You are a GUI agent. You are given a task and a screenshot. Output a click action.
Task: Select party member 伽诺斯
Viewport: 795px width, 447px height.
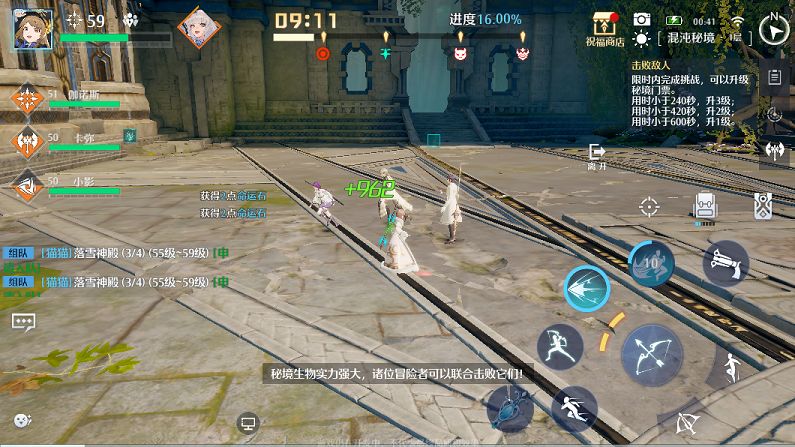coord(27,100)
